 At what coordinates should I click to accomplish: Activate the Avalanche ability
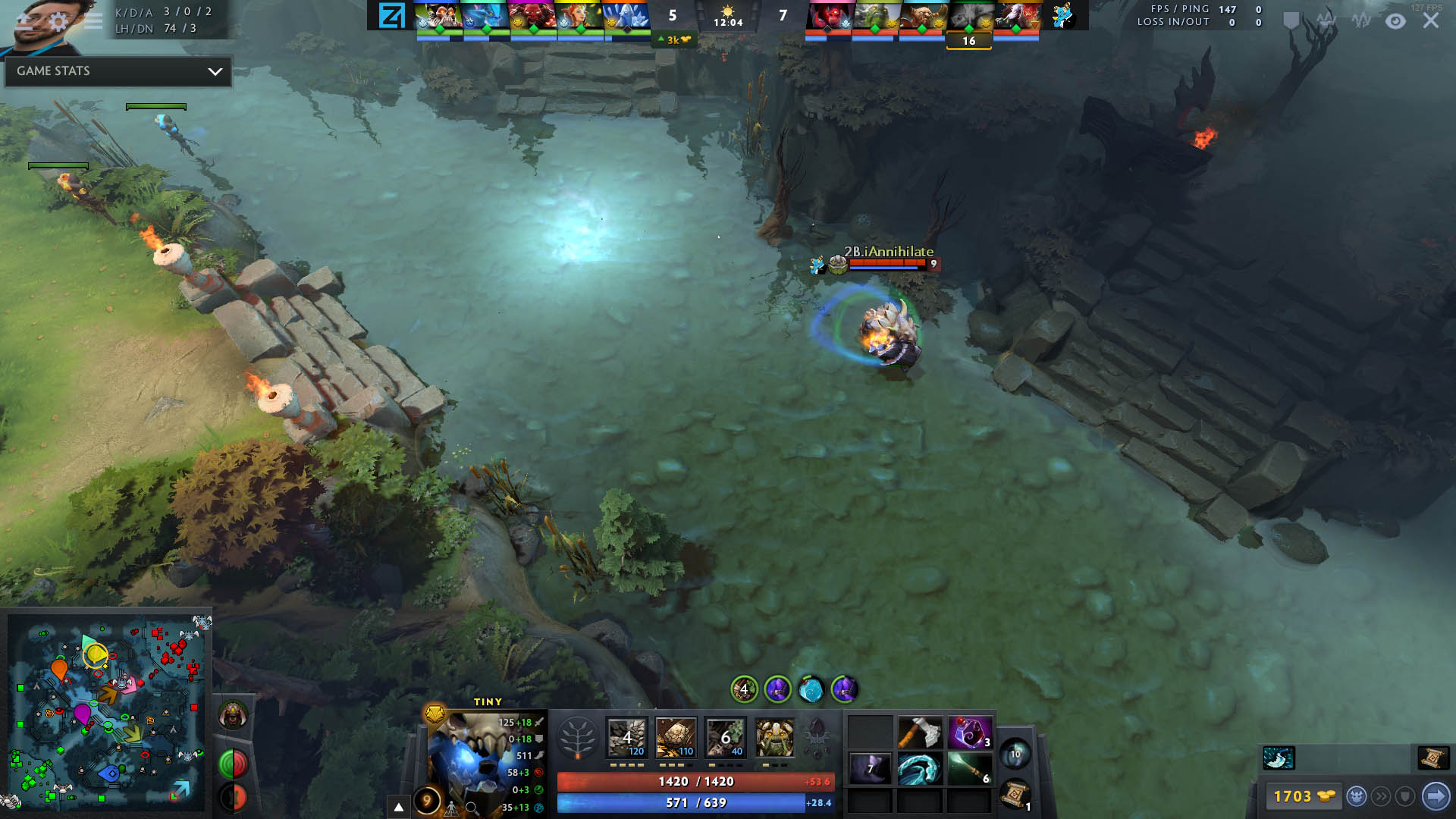pos(627,737)
